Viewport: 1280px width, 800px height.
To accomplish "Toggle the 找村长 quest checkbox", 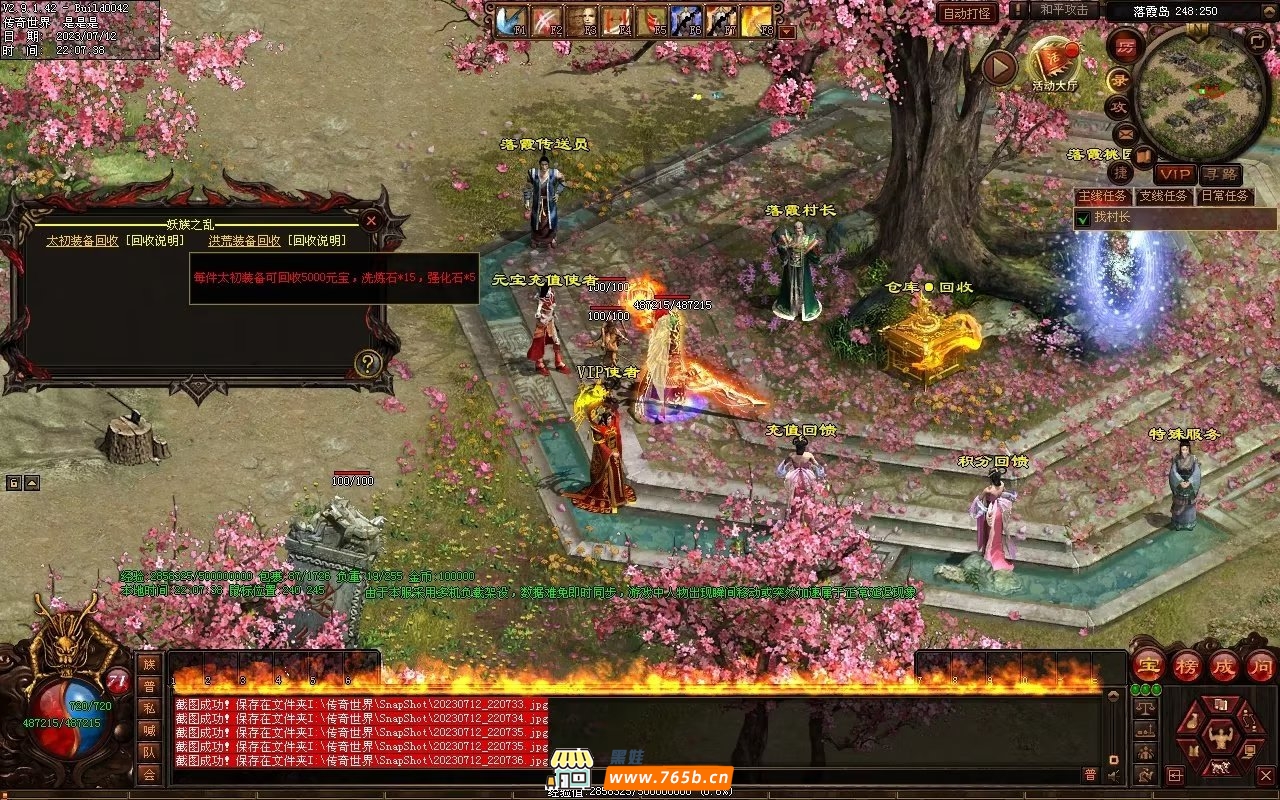I will [x=1083, y=217].
